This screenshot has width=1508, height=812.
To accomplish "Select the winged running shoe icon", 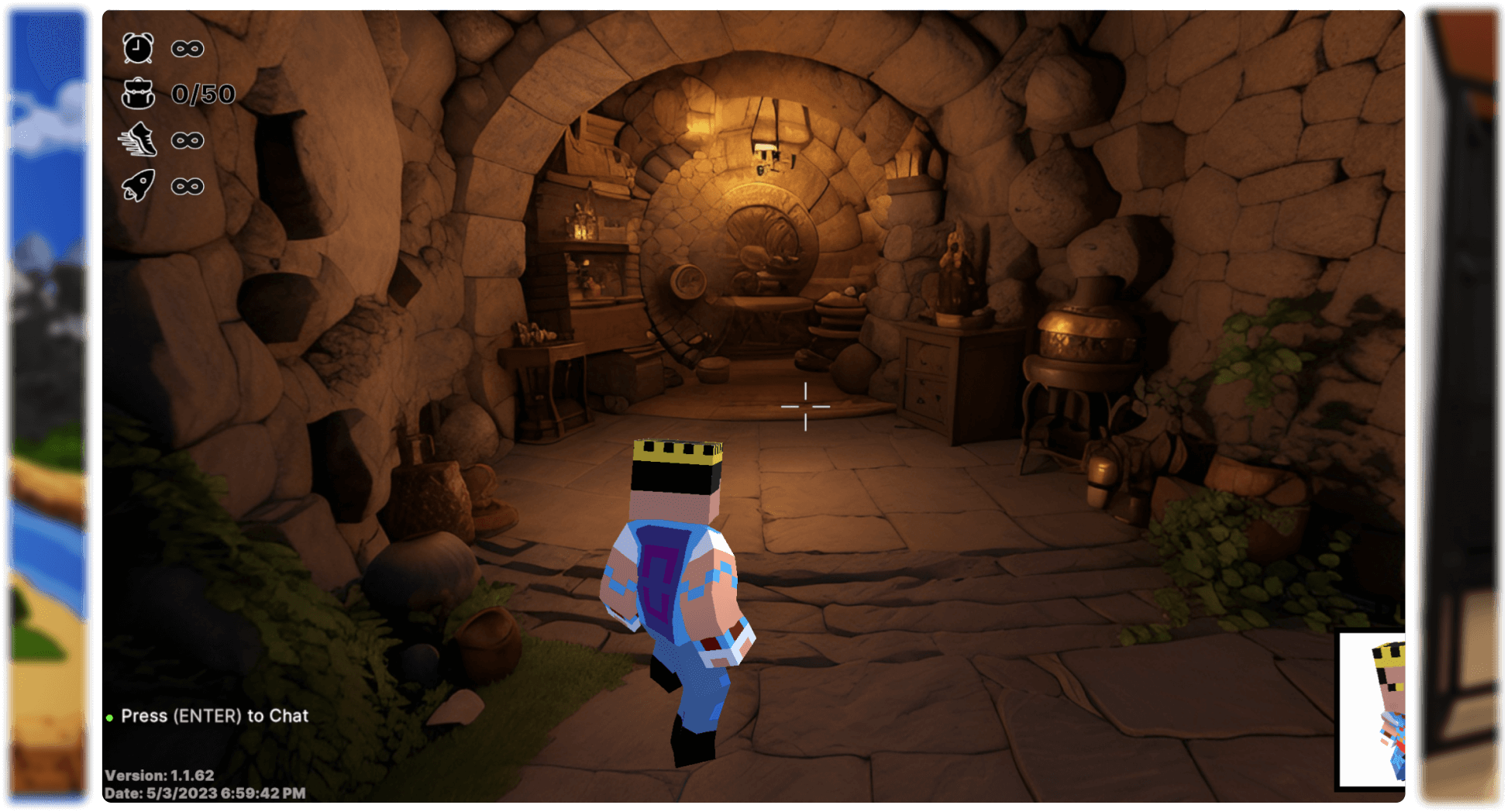I will (138, 140).
